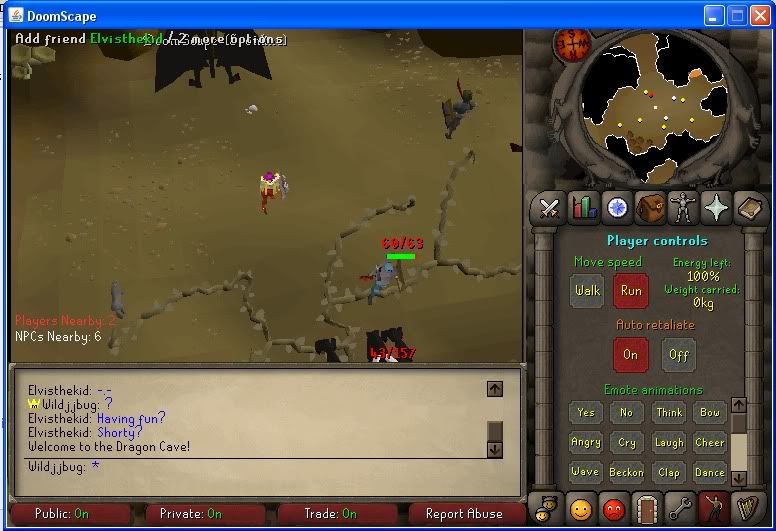Select the Run move speed button

pyautogui.click(x=631, y=291)
